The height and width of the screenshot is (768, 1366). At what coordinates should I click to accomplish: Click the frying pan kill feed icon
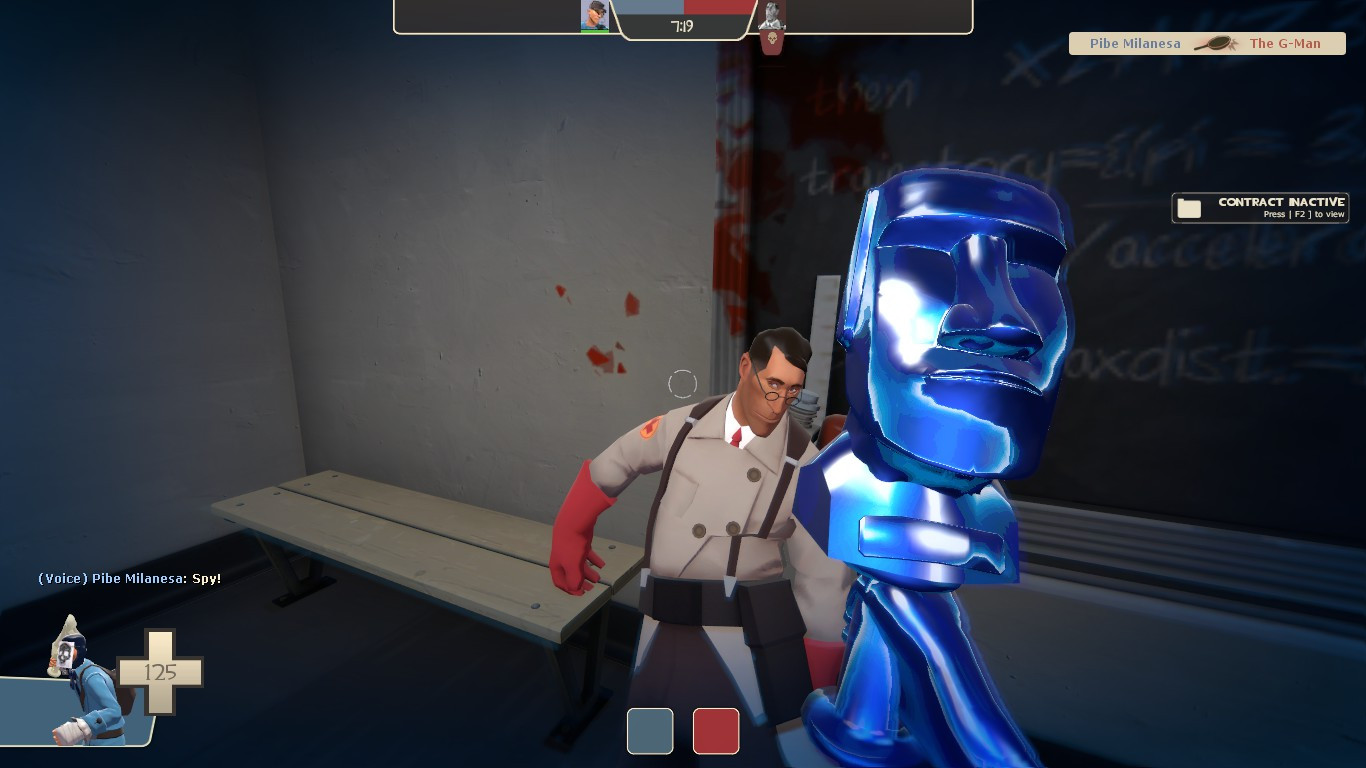coord(1213,43)
